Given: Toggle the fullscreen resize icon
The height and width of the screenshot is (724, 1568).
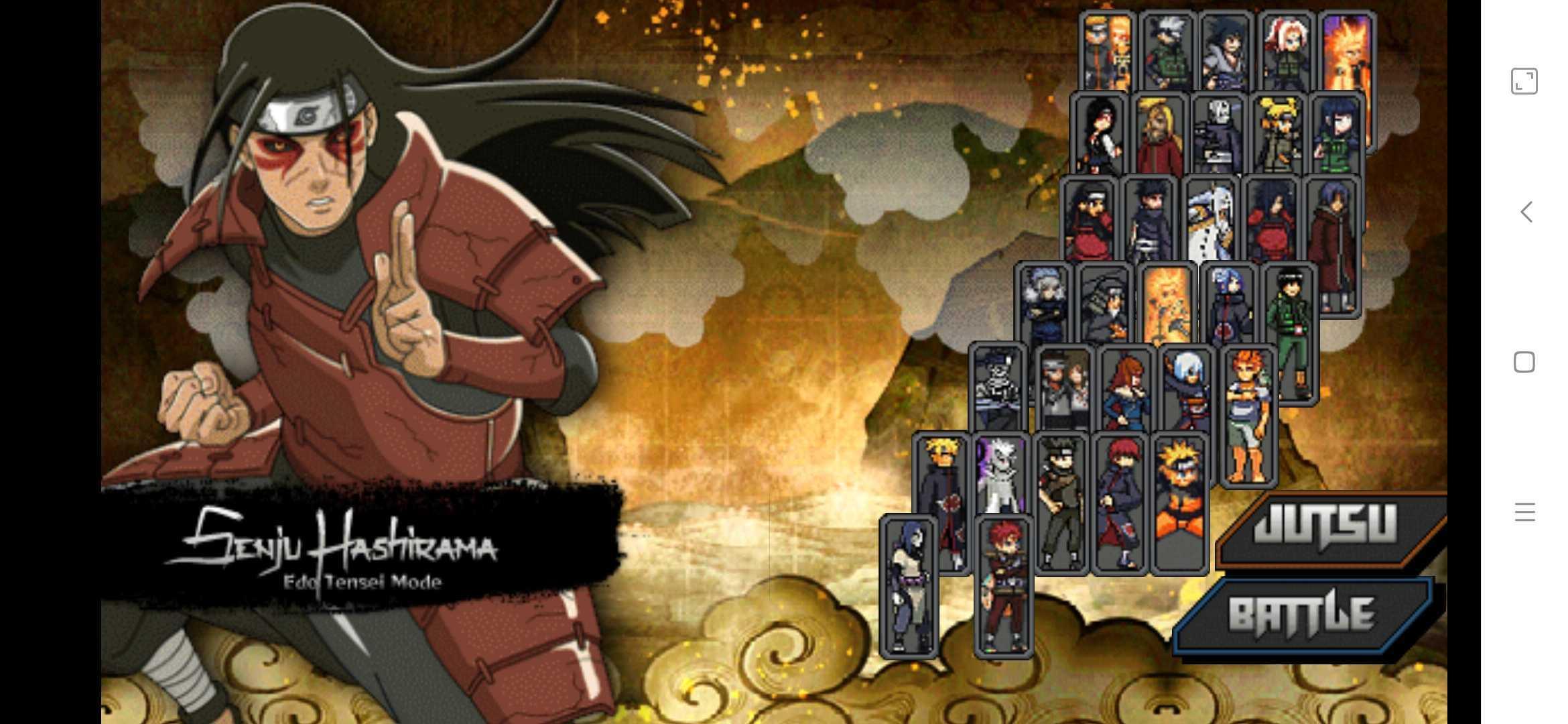Looking at the screenshot, I should click(1524, 81).
